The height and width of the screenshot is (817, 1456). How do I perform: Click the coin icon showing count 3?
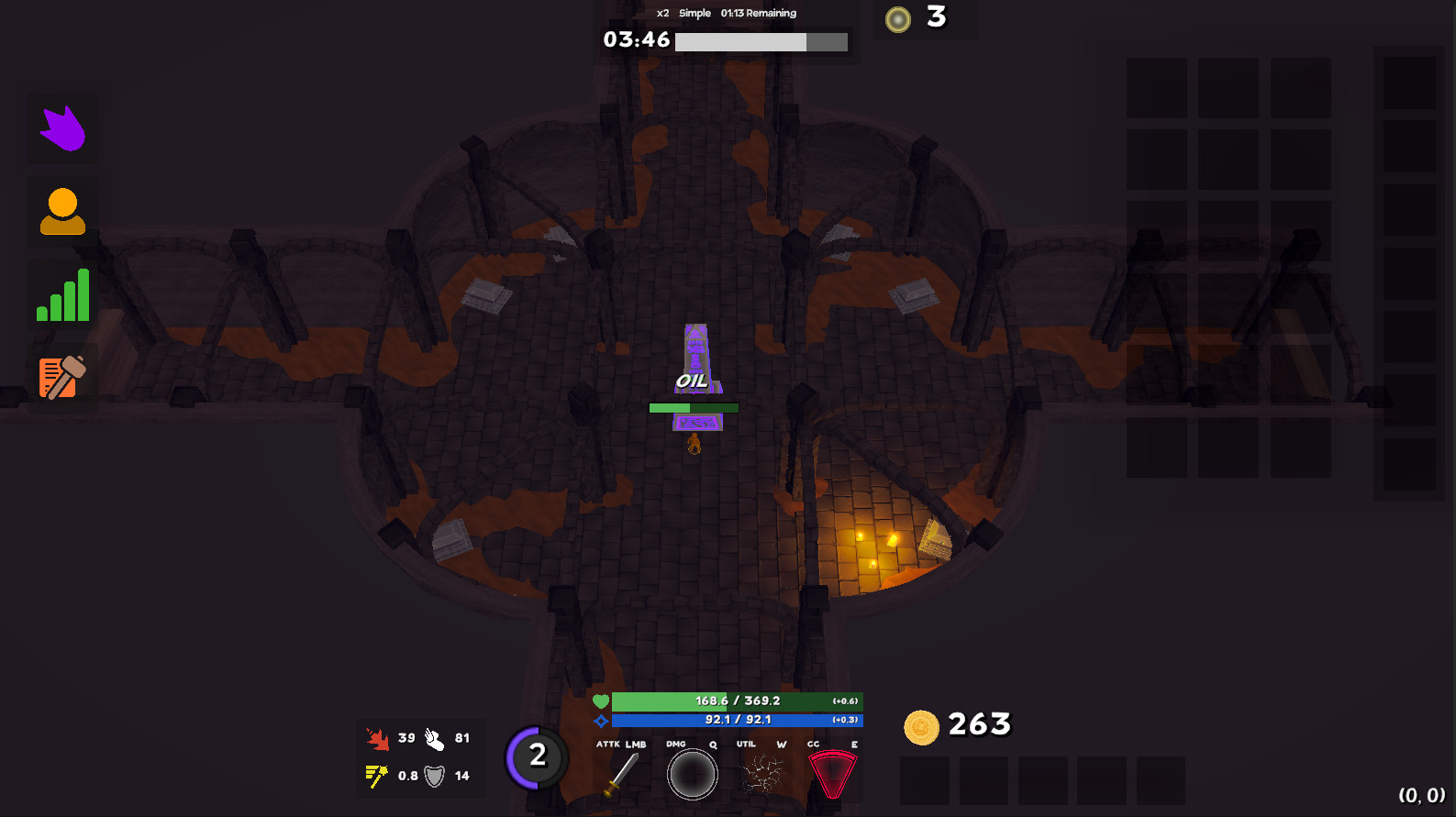click(896, 17)
